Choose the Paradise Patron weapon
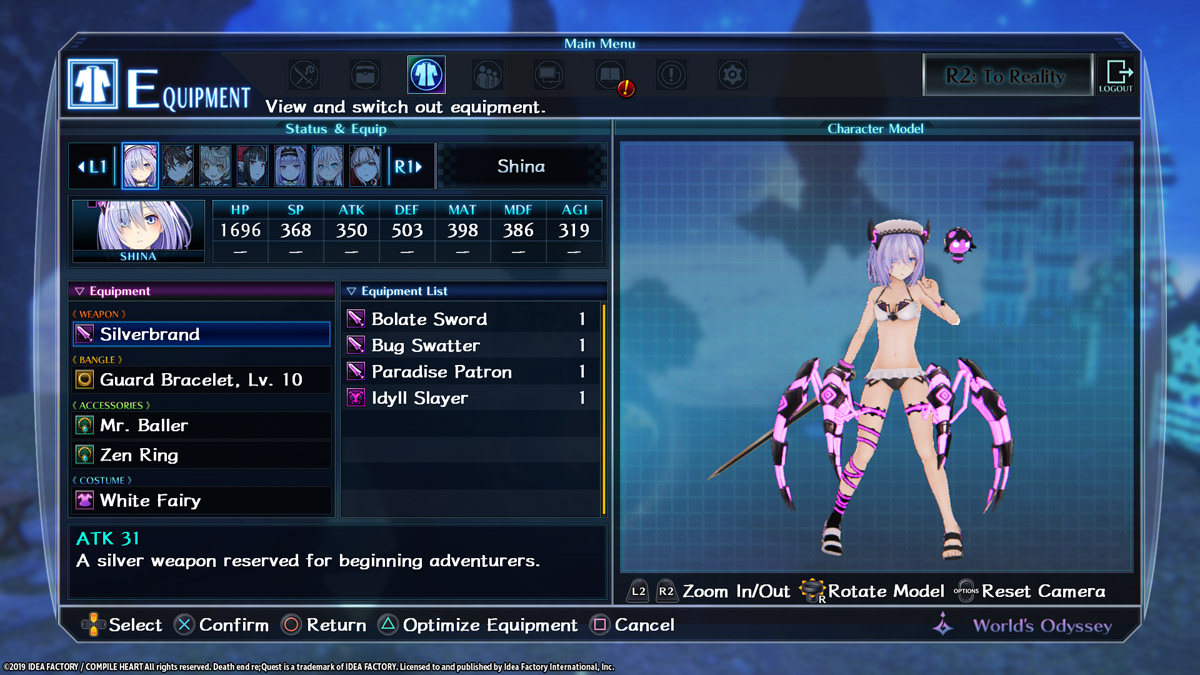The height and width of the screenshot is (675, 1200). [470, 372]
